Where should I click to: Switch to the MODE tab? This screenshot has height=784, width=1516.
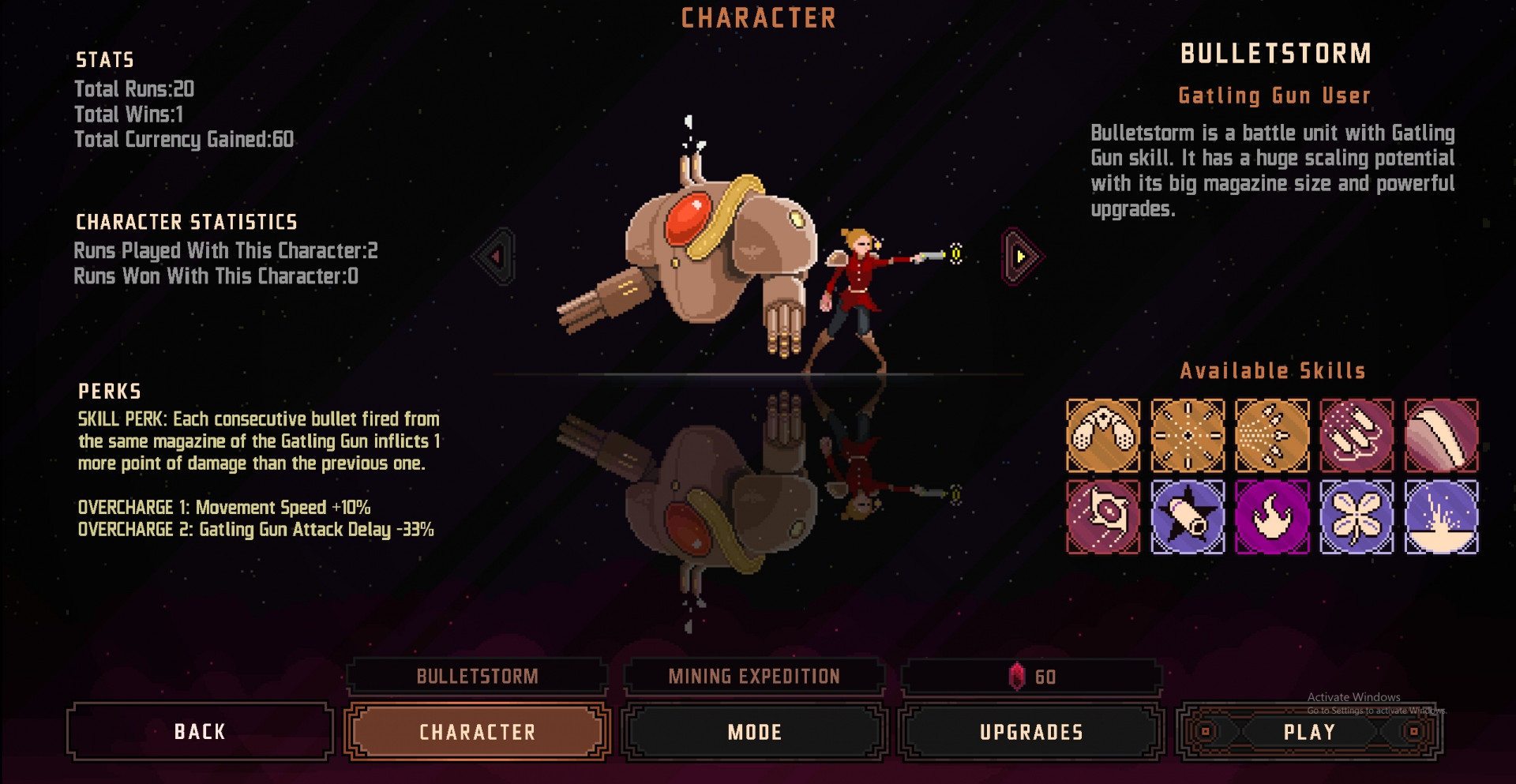point(754,732)
